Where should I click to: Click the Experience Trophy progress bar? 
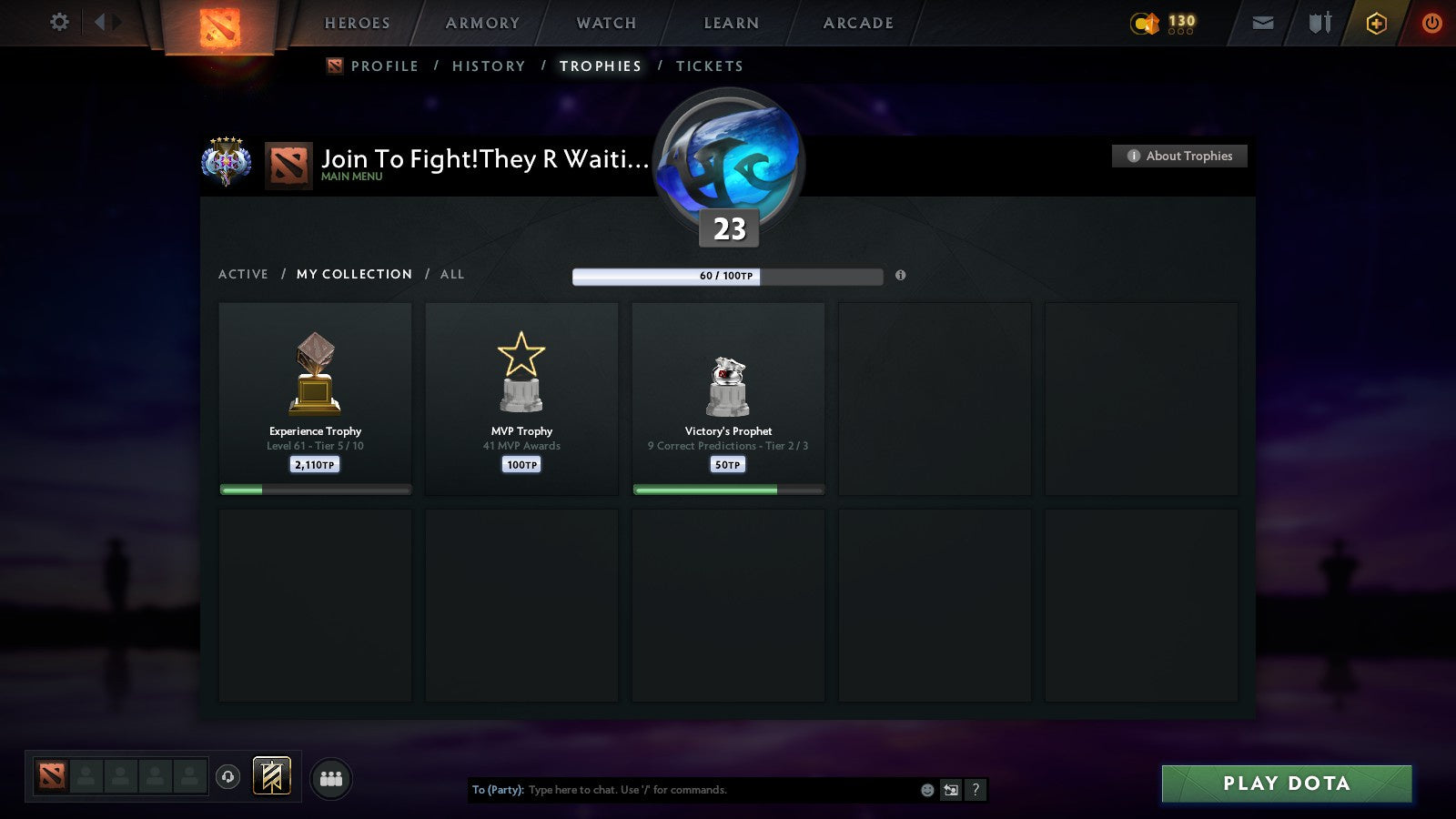(315, 489)
